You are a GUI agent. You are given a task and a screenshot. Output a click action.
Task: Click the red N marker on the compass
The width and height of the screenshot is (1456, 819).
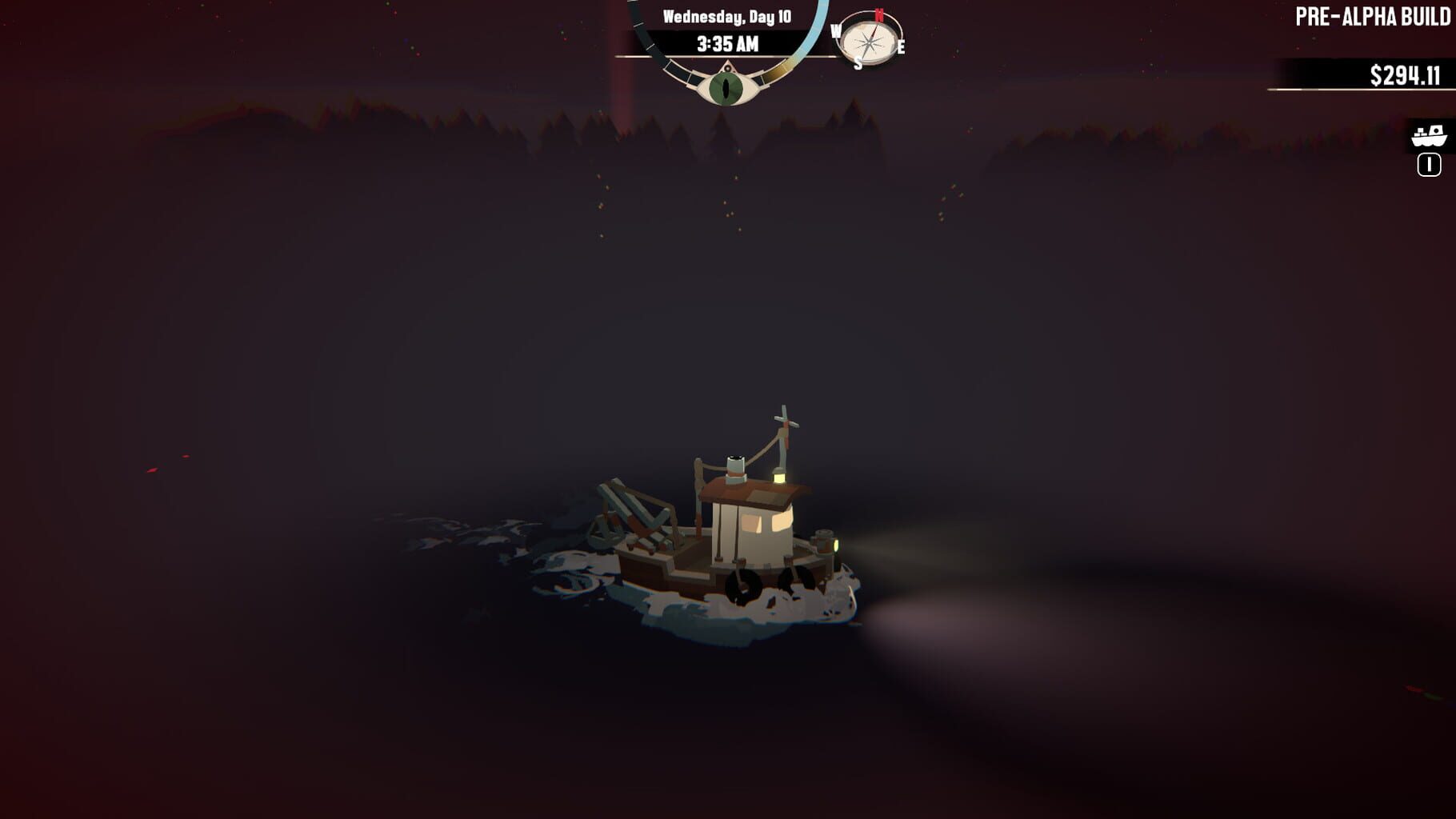[x=879, y=17]
